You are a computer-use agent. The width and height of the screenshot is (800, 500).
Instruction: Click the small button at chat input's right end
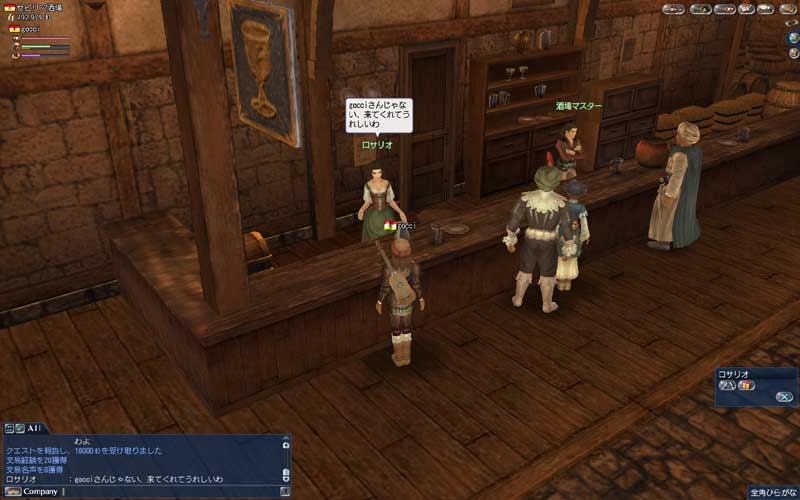(x=285, y=491)
